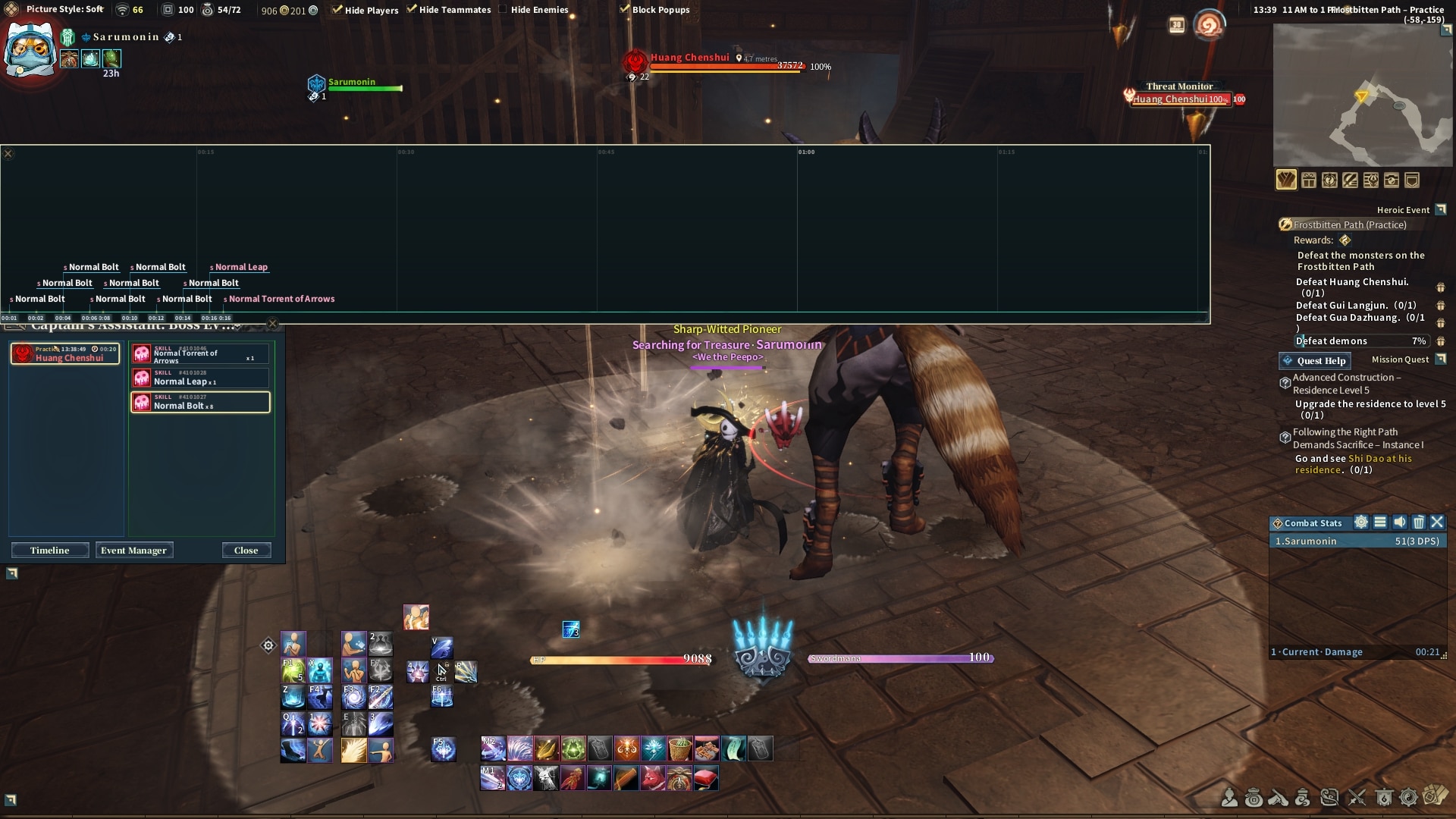Select the Frostbitten Path (Practice) quest tracker

coord(1349,224)
